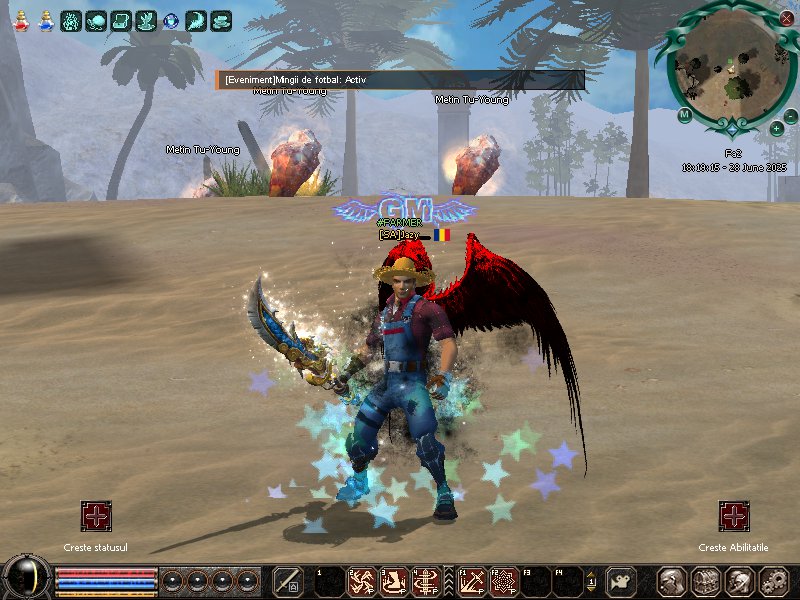Click the red potion icon
Viewport: 800px width, 600px height.
pyautogui.click(x=20, y=19)
